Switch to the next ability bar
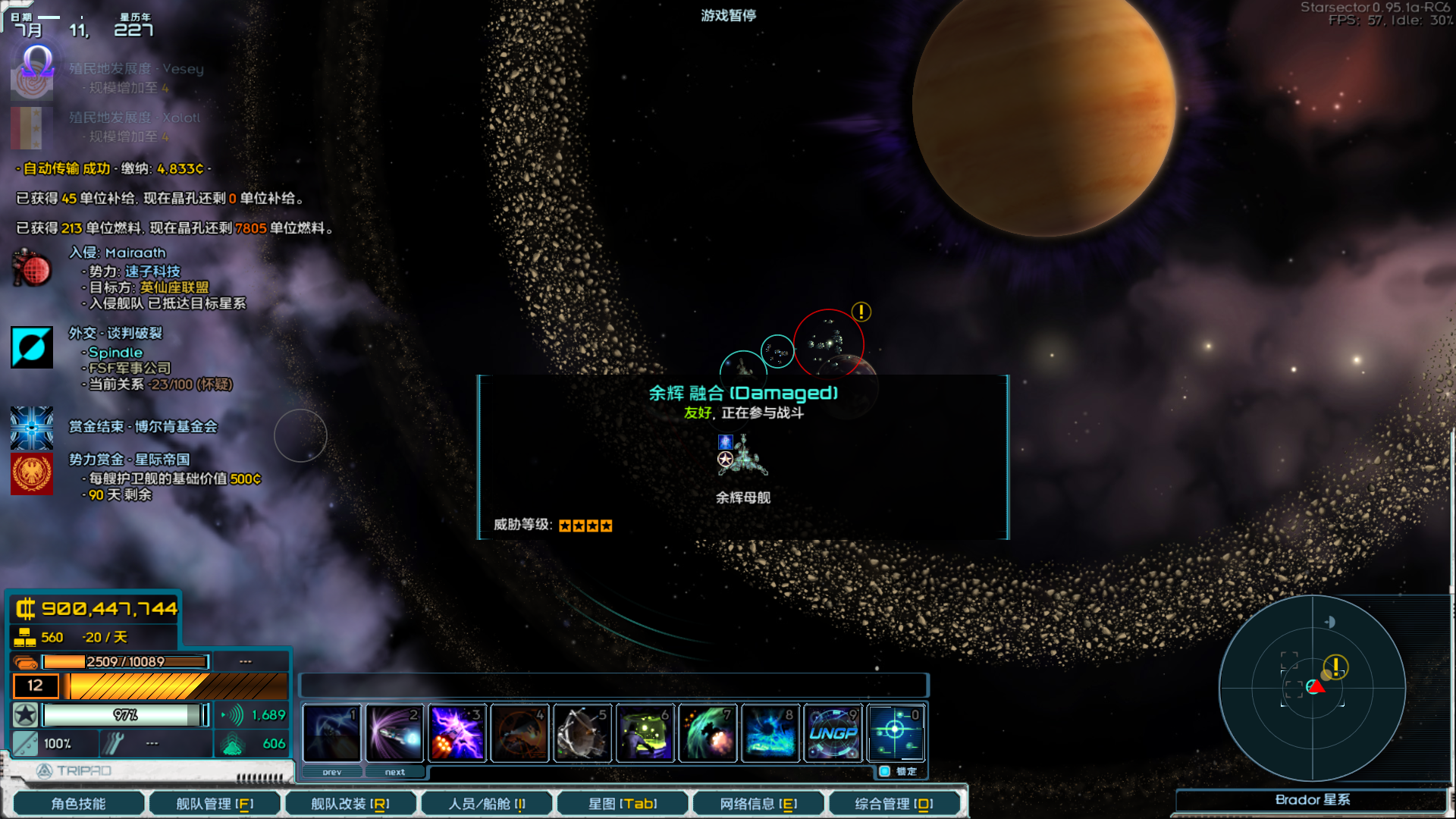Viewport: 1456px width, 819px height. (394, 772)
